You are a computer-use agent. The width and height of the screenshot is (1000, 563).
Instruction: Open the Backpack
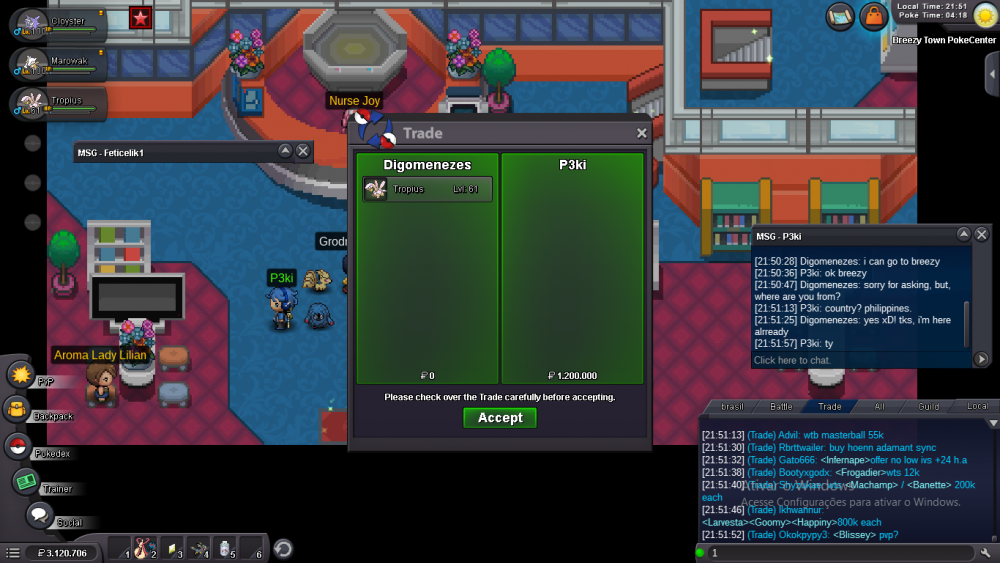point(17,409)
